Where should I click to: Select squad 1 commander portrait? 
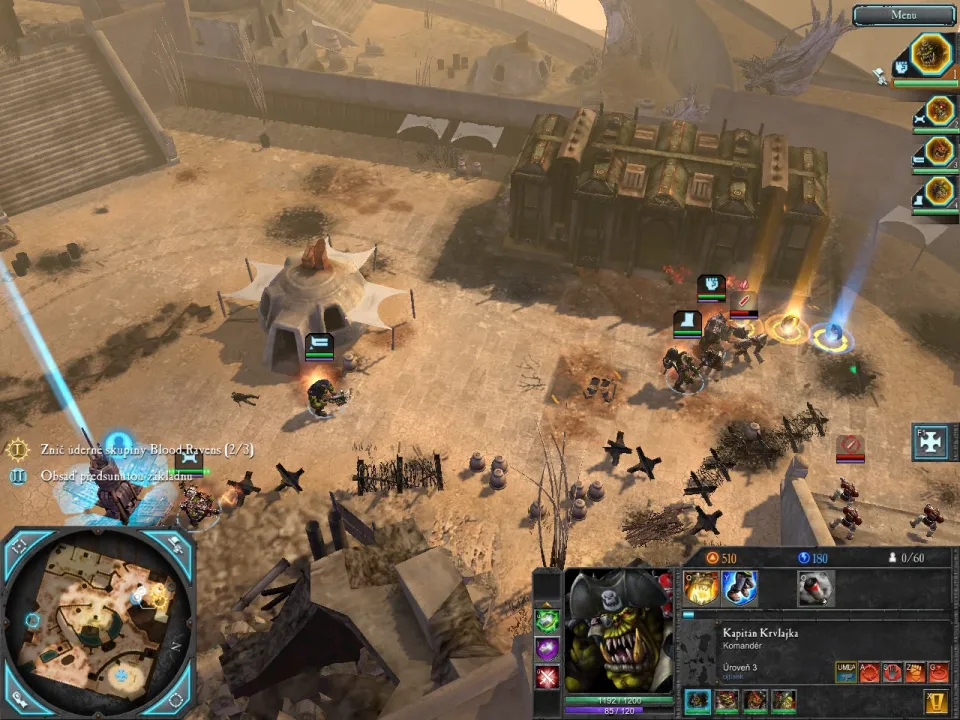coord(937,55)
